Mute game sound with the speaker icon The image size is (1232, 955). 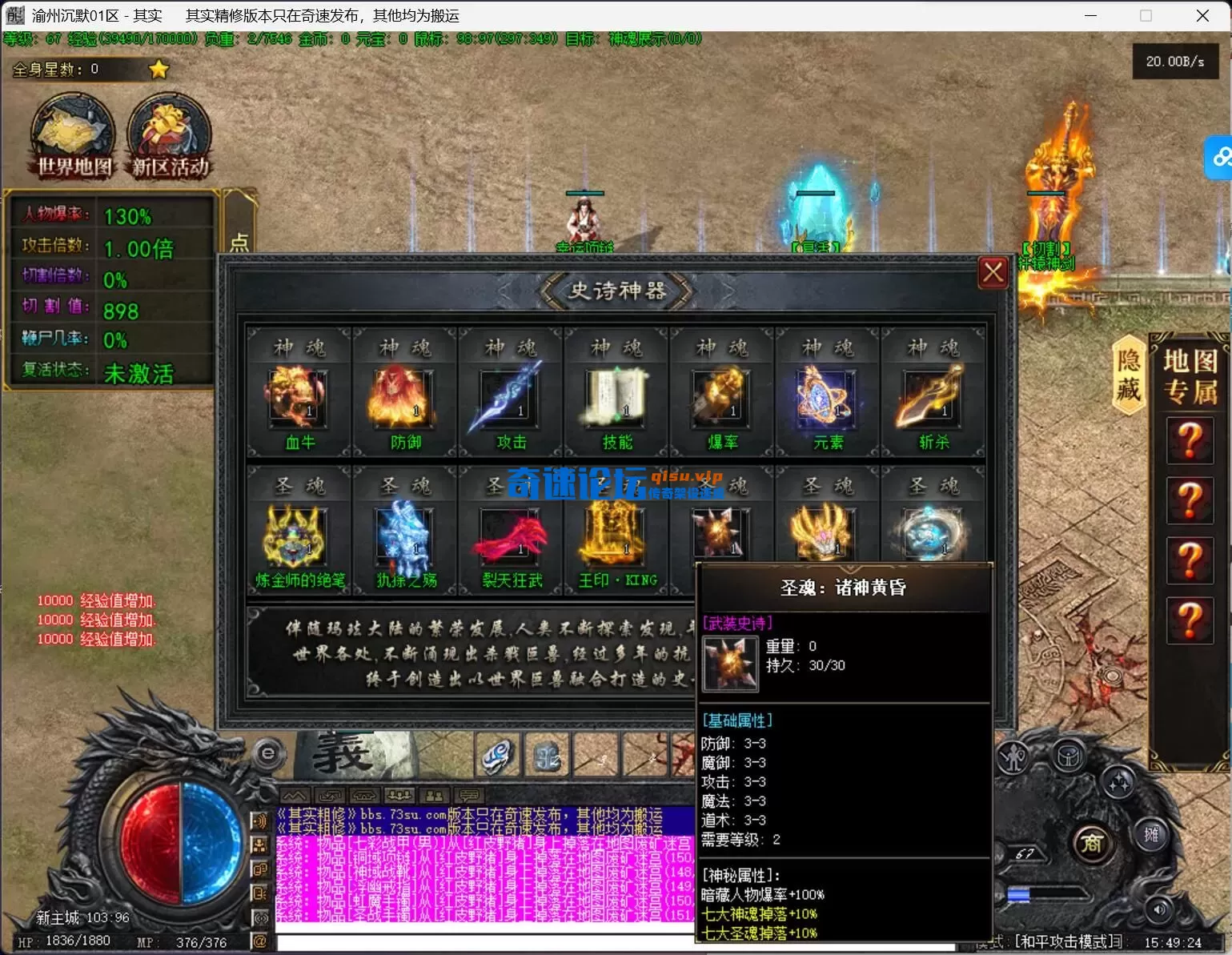(x=1160, y=909)
